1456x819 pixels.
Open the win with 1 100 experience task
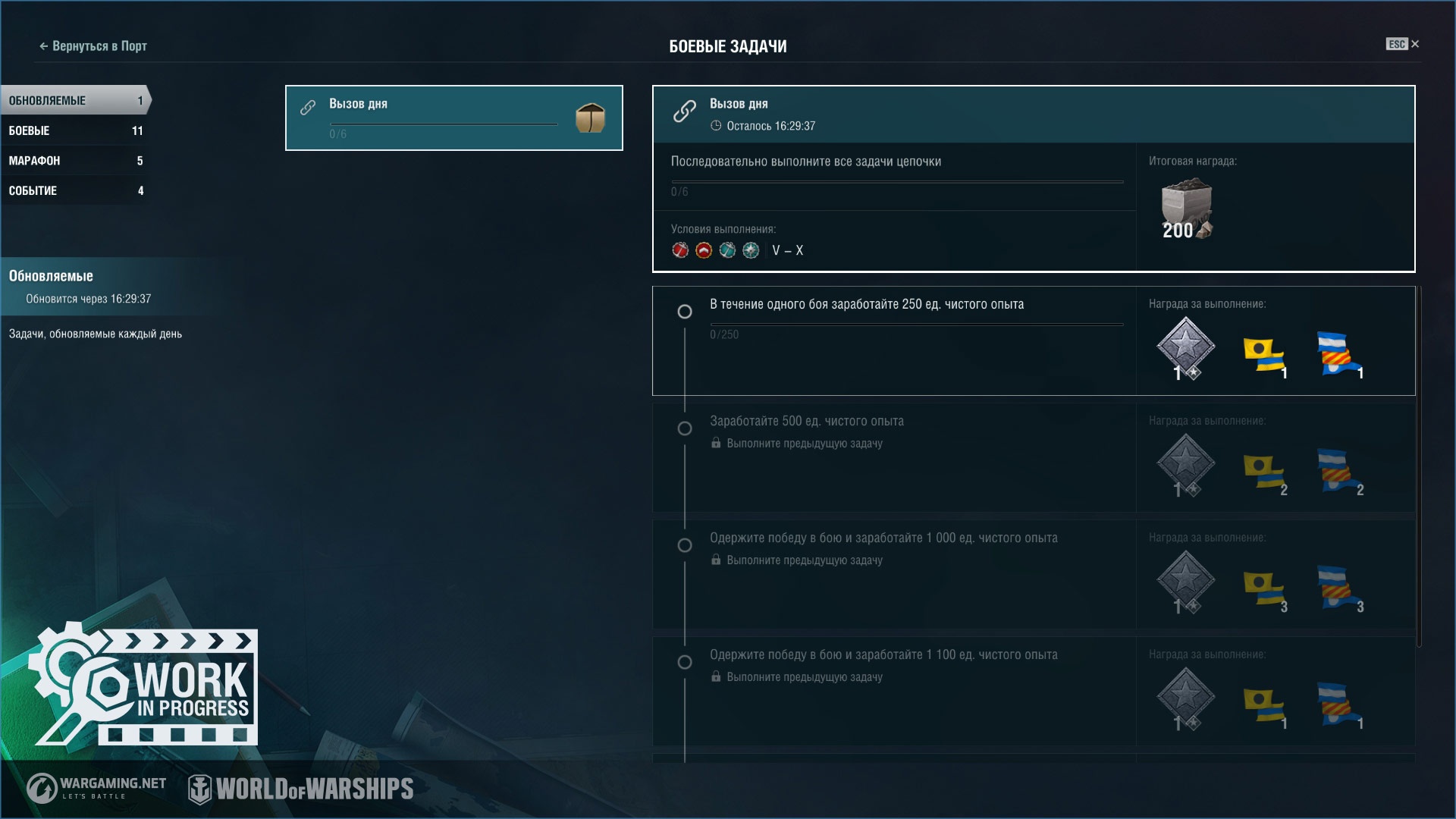point(893,691)
